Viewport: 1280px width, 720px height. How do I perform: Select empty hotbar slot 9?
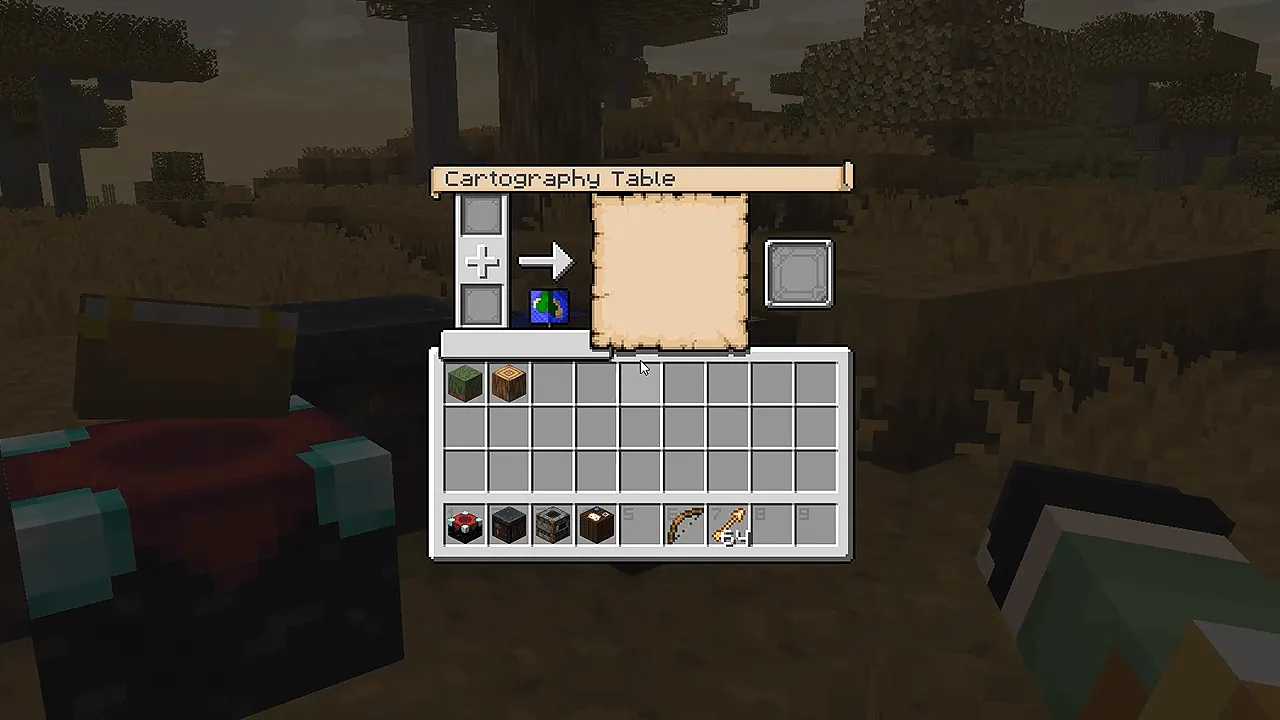pos(816,523)
